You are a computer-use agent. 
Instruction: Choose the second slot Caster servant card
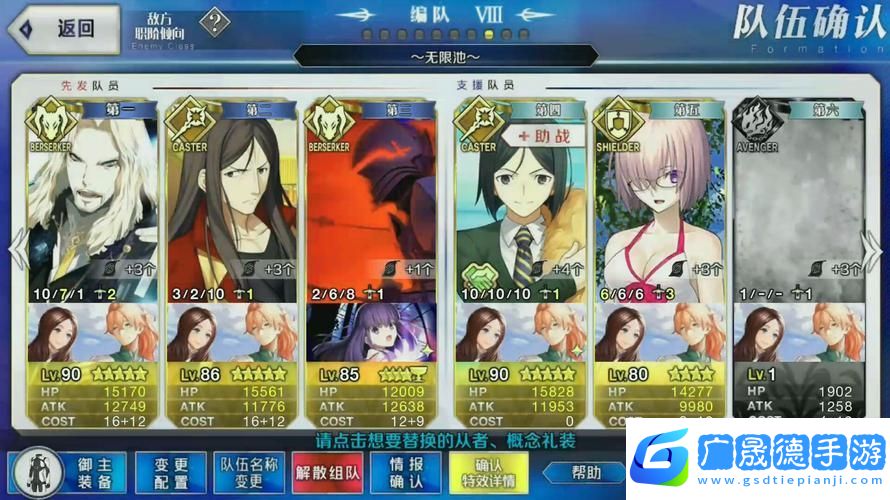pos(232,200)
